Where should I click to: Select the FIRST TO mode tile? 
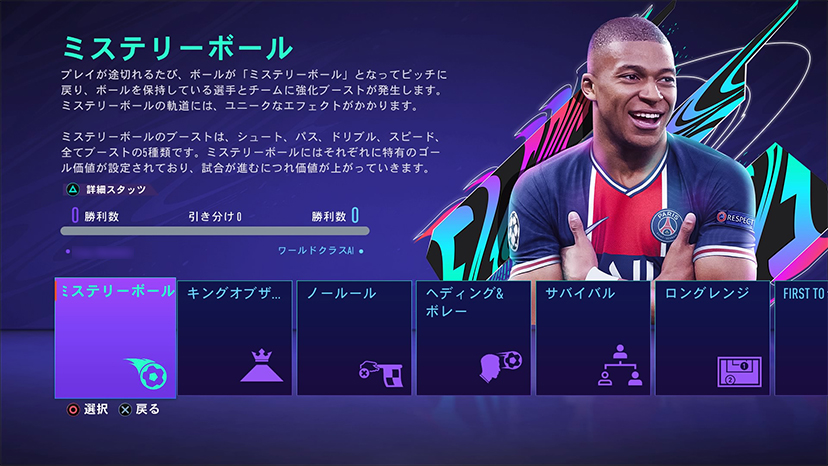pos(801,338)
